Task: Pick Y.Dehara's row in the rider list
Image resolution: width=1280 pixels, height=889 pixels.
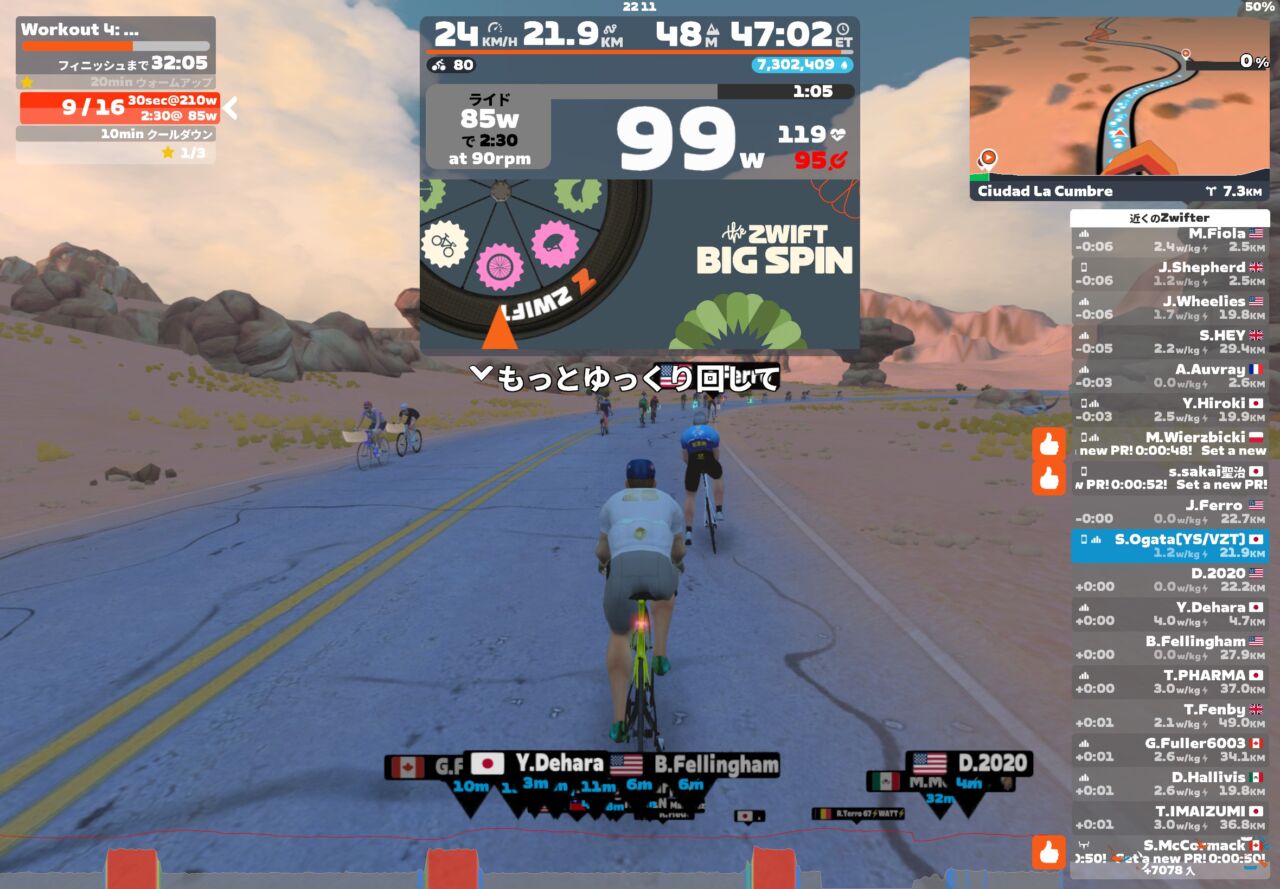Action: pos(1169,614)
